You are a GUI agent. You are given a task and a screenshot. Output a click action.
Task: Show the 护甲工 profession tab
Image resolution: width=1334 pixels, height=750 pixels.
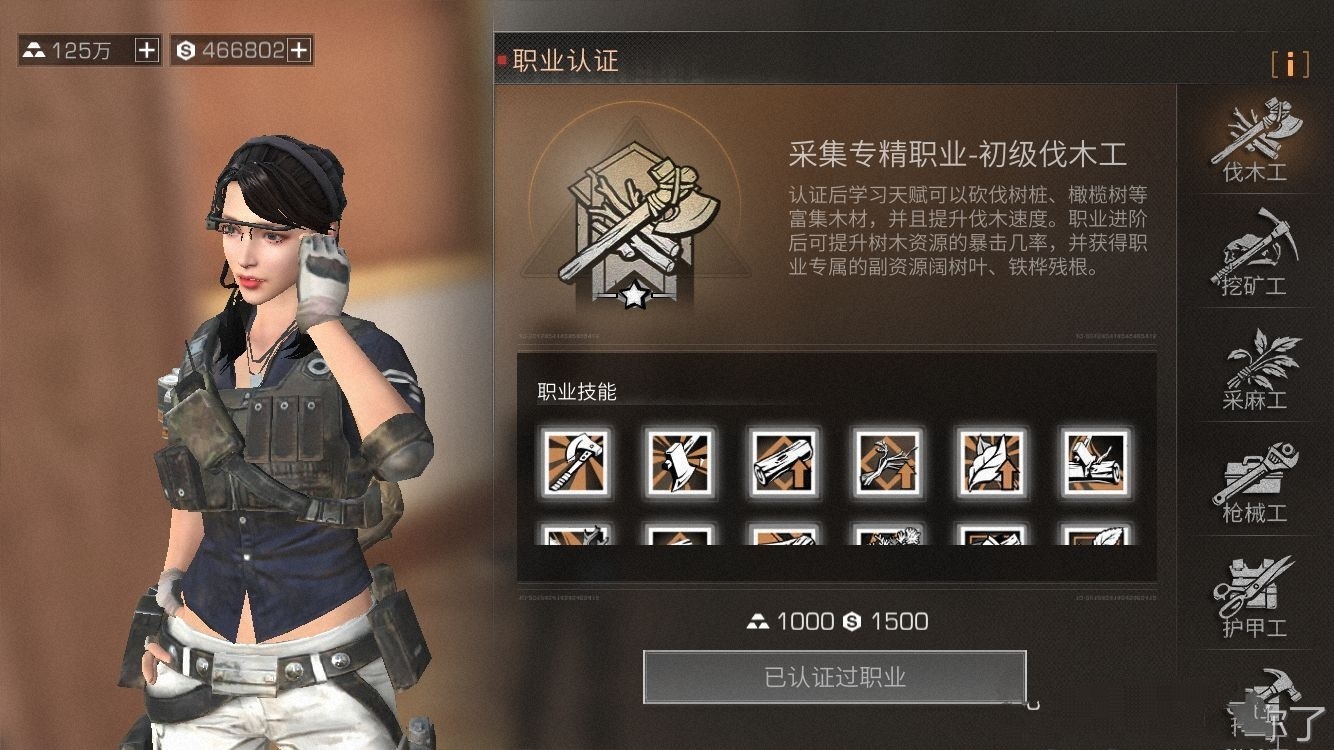[x=1254, y=595]
